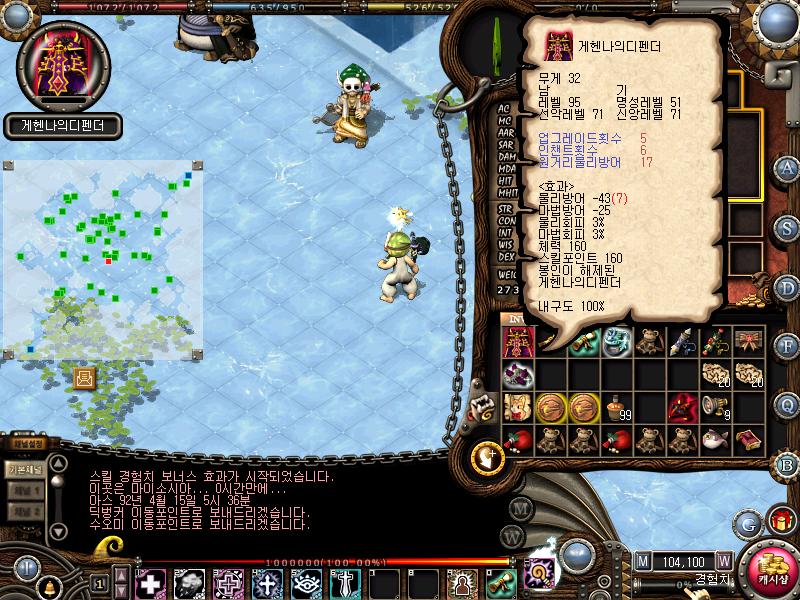Click the round A side button
The height and width of the screenshot is (600, 800).
(x=787, y=167)
